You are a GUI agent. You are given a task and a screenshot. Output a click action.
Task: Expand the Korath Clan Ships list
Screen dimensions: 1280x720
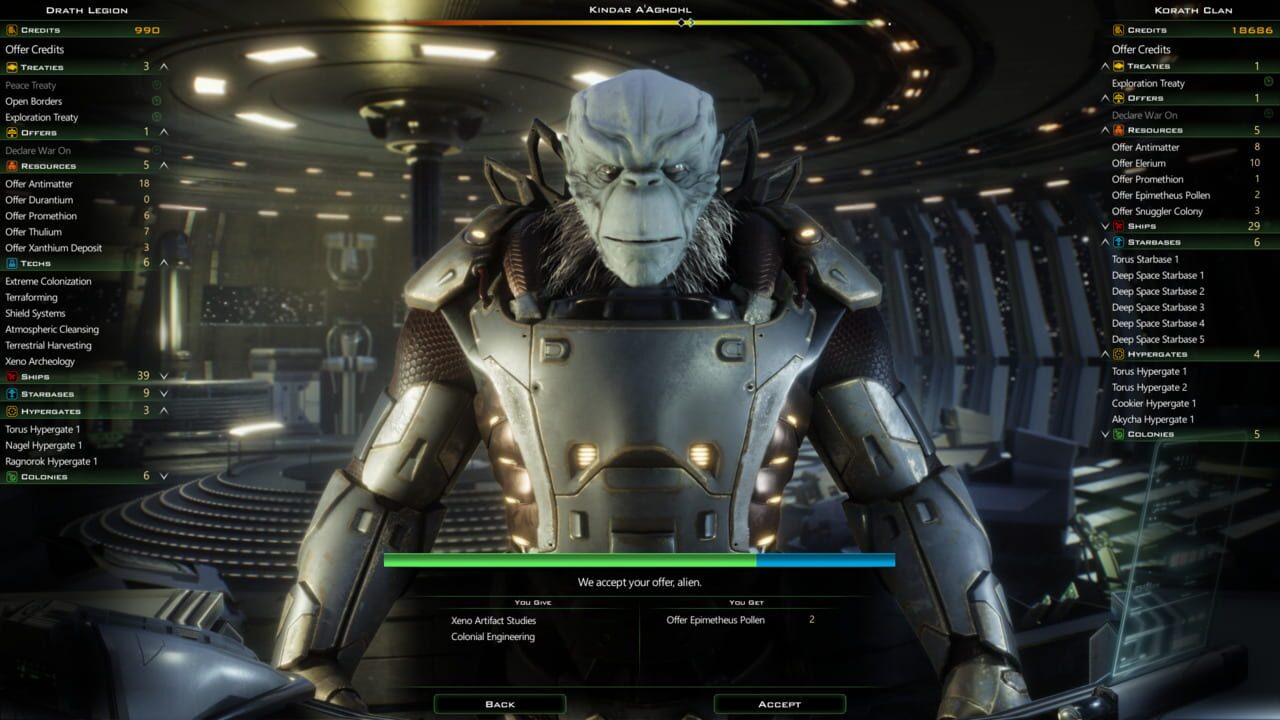1104,226
